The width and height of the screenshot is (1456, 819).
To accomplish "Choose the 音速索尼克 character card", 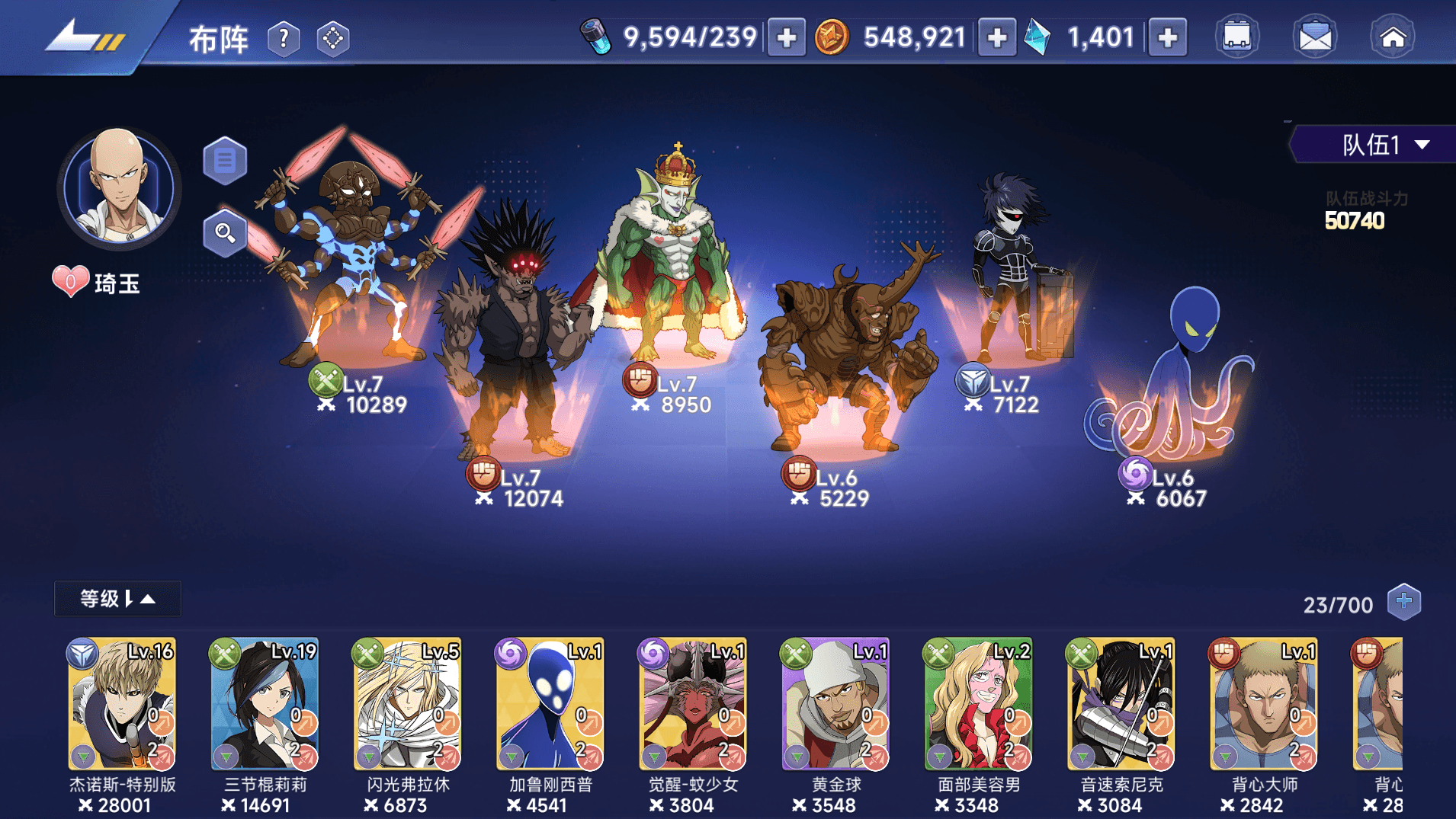I will (1121, 705).
